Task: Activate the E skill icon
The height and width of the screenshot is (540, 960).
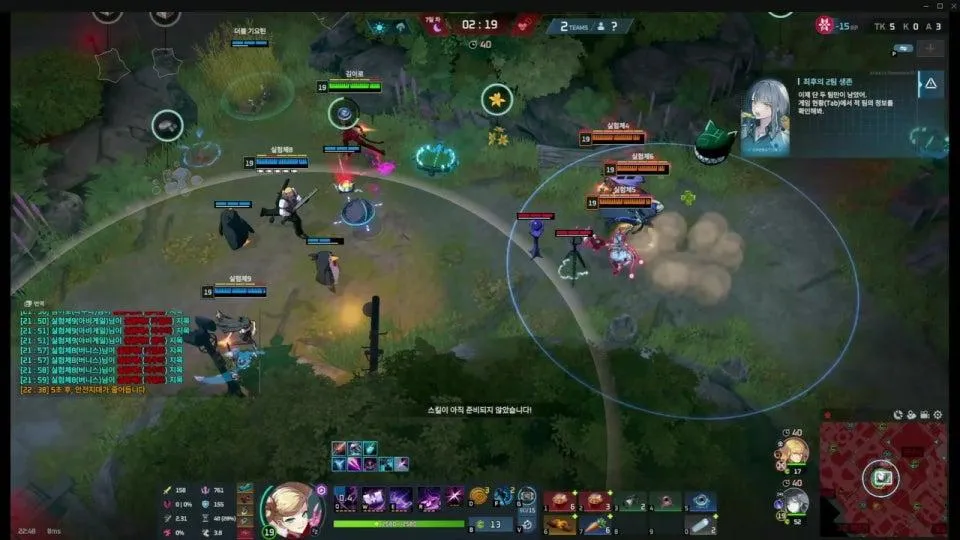Action: [401, 498]
